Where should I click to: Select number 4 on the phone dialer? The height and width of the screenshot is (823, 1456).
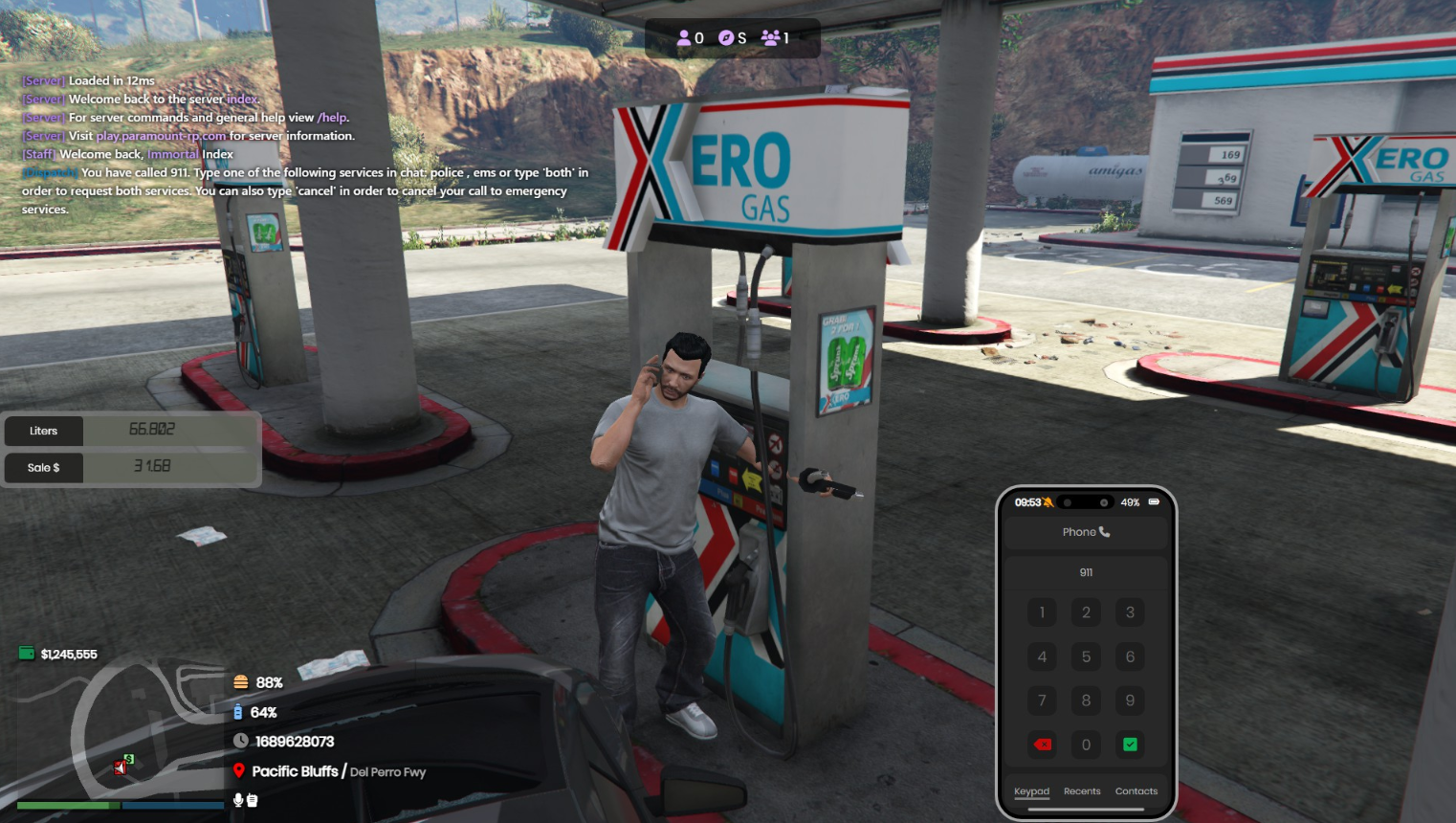1042,656
